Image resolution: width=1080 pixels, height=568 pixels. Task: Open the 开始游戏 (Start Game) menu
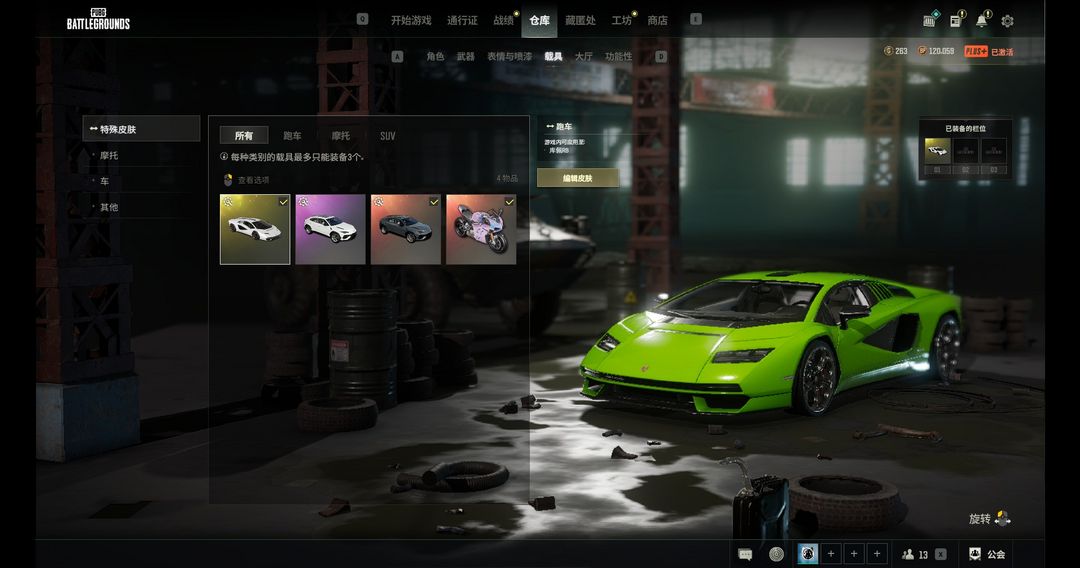pos(411,20)
